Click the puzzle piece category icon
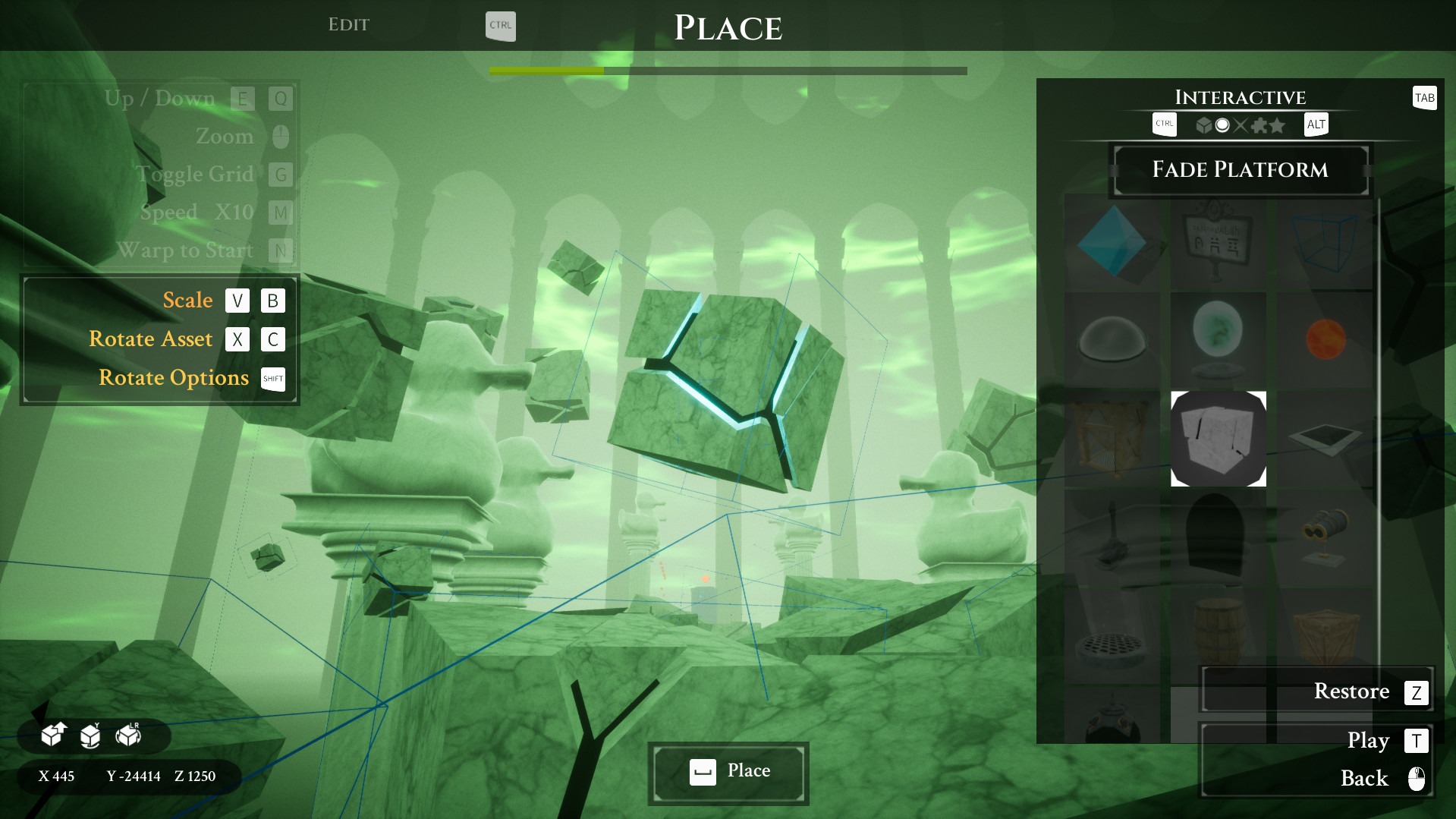1456x819 pixels. [x=1260, y=125]
